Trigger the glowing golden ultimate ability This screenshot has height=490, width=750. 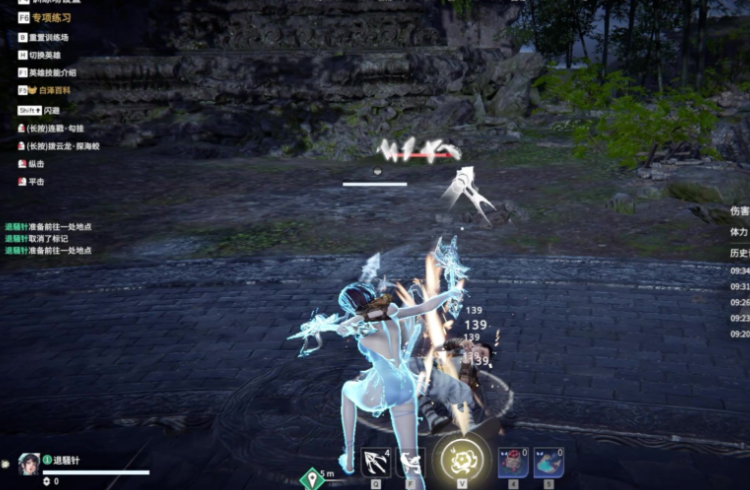[462, 459]
